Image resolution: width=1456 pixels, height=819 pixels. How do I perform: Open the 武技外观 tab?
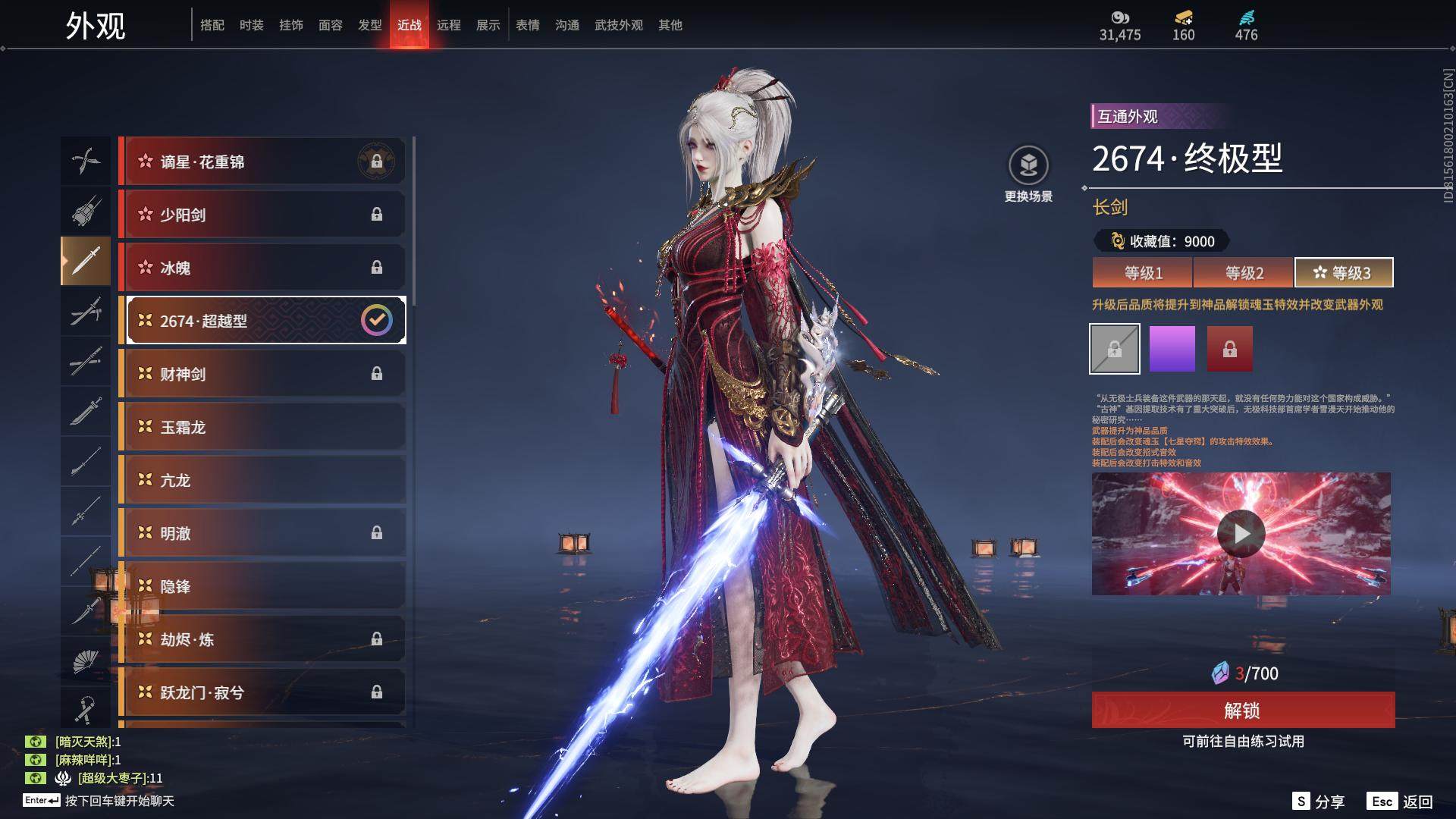pos(618,25)
